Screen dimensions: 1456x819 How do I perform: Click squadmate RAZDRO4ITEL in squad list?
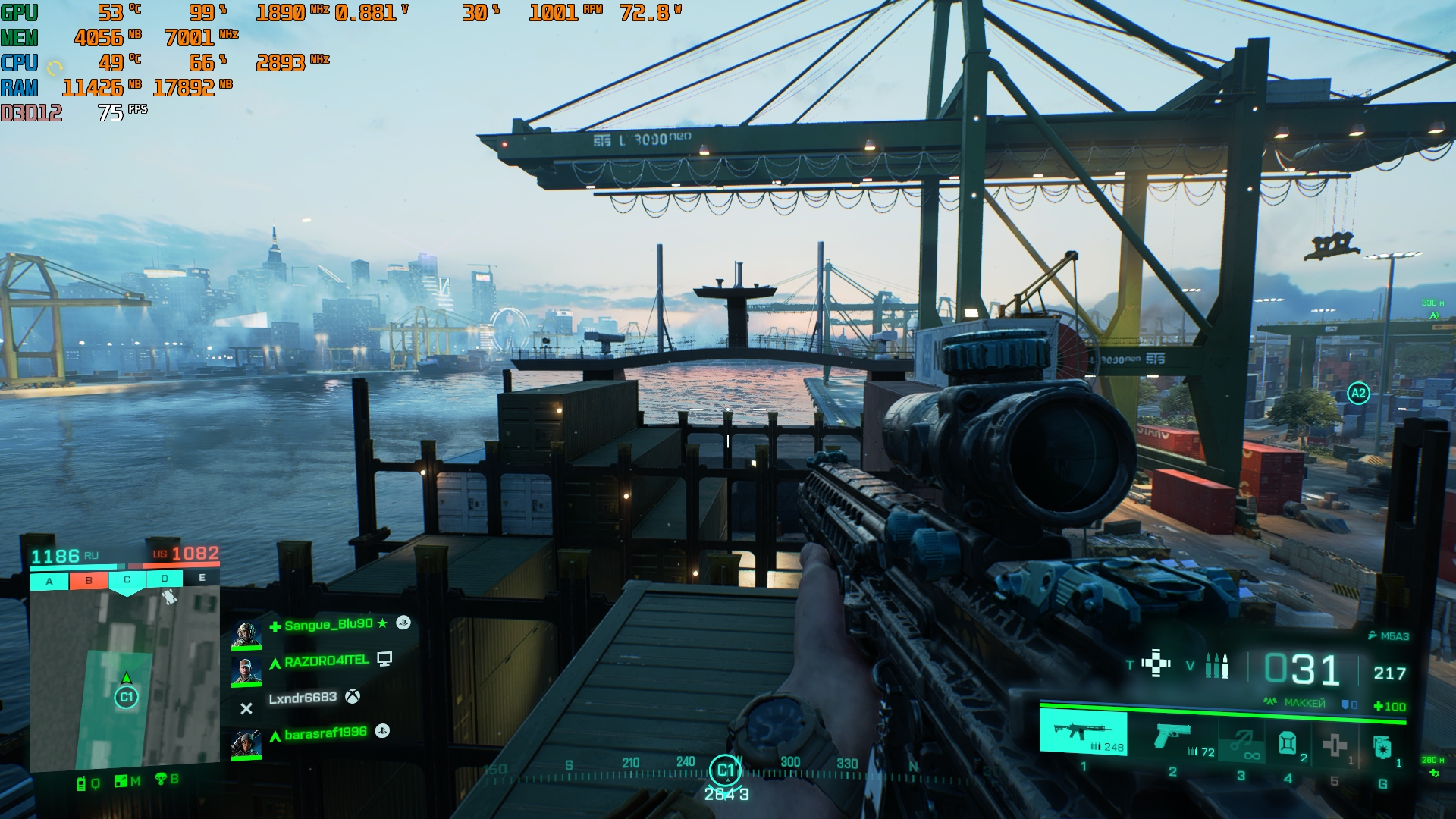[x=326, y=661]
